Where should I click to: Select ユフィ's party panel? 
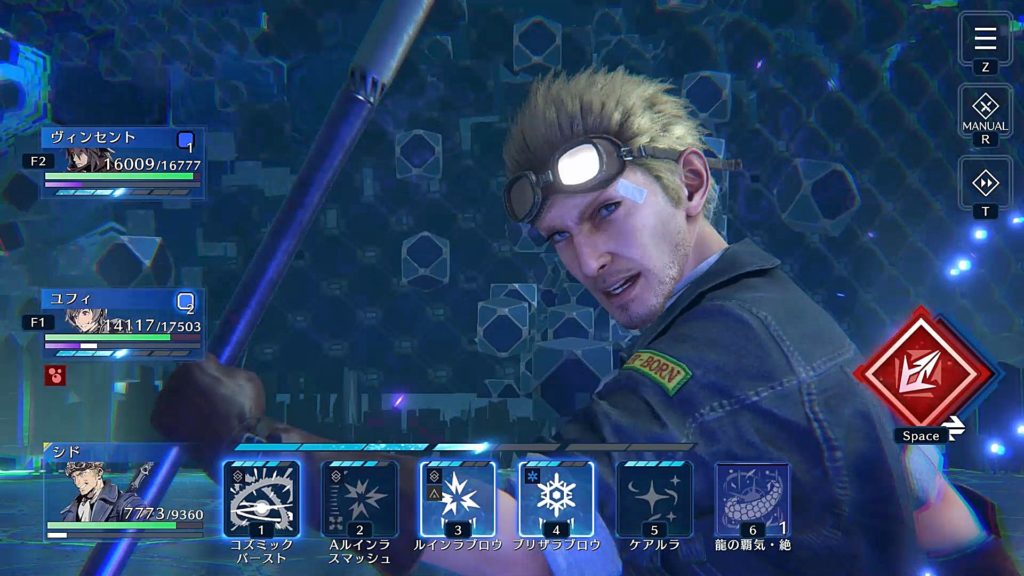[x=122, y=322]
